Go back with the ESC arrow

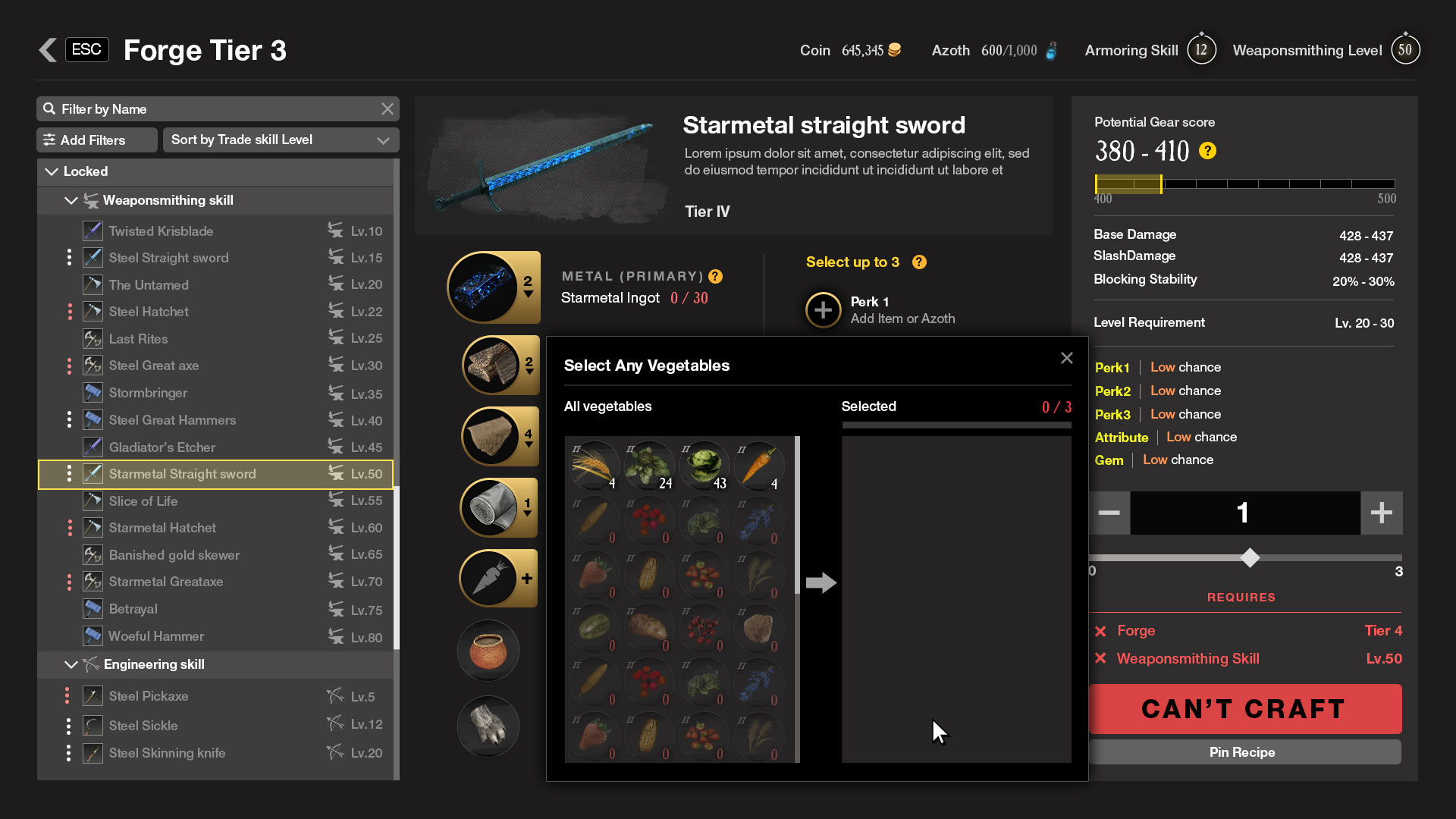click(49, 50)
